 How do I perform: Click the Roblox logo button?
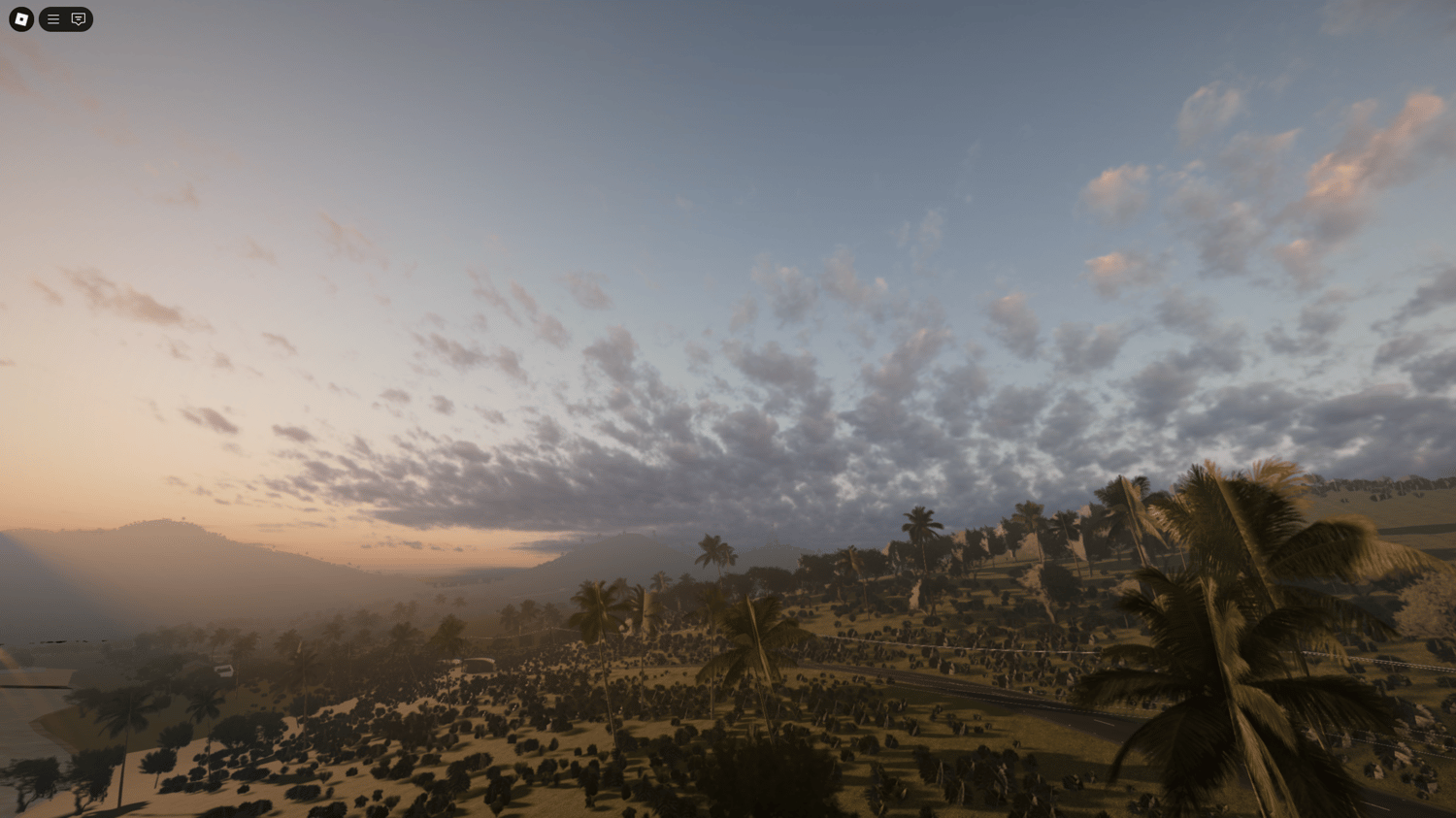20,18
